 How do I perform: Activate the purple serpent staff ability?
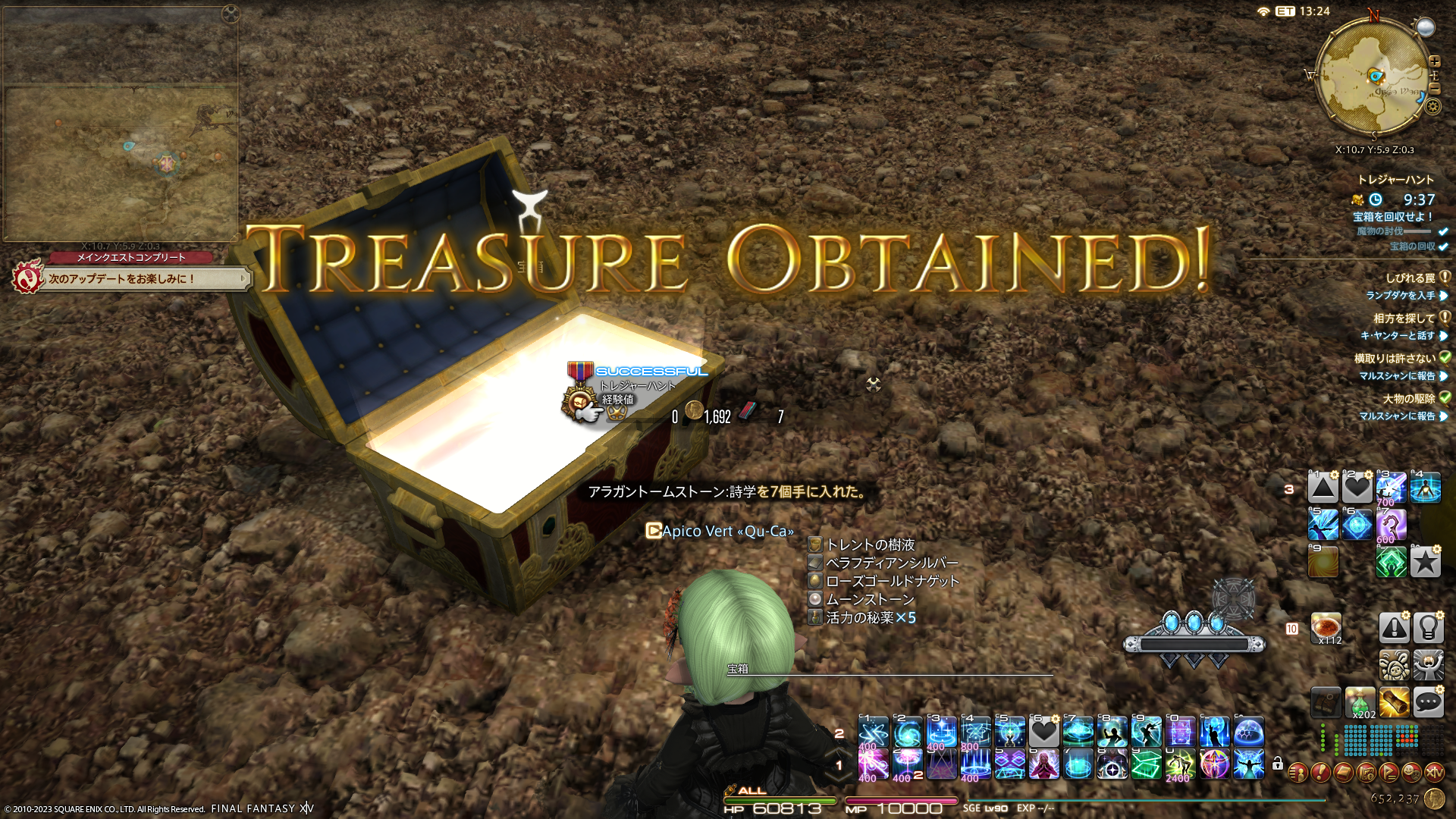coord(1392,524)
